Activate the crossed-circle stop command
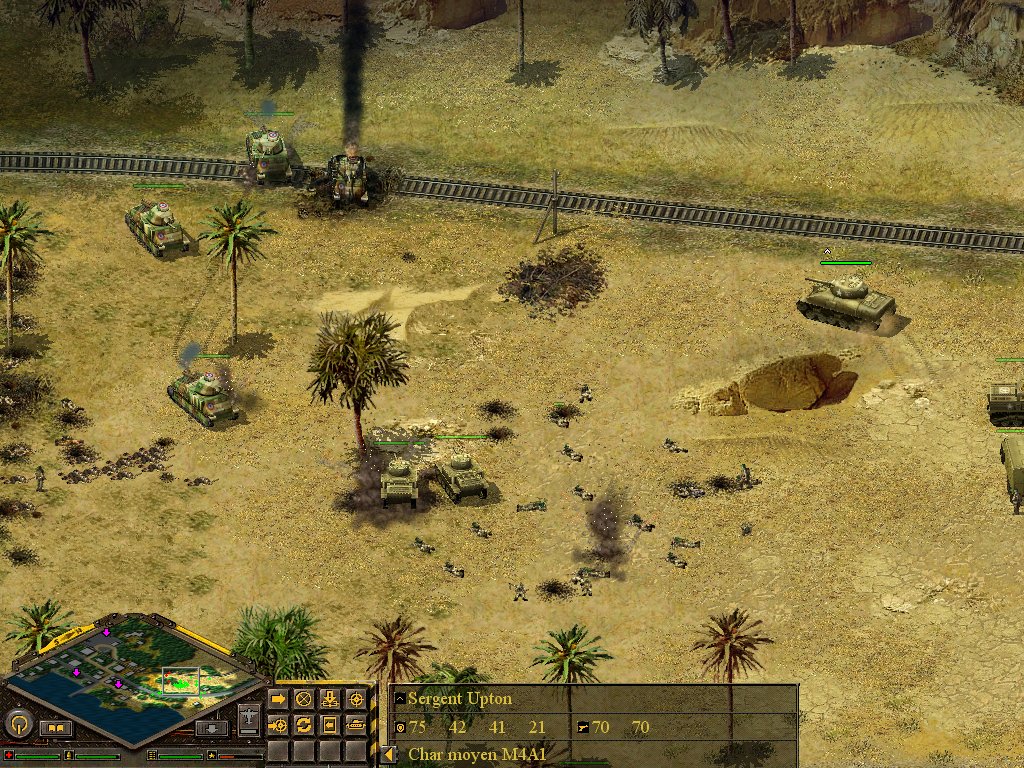 click(304, 699)
